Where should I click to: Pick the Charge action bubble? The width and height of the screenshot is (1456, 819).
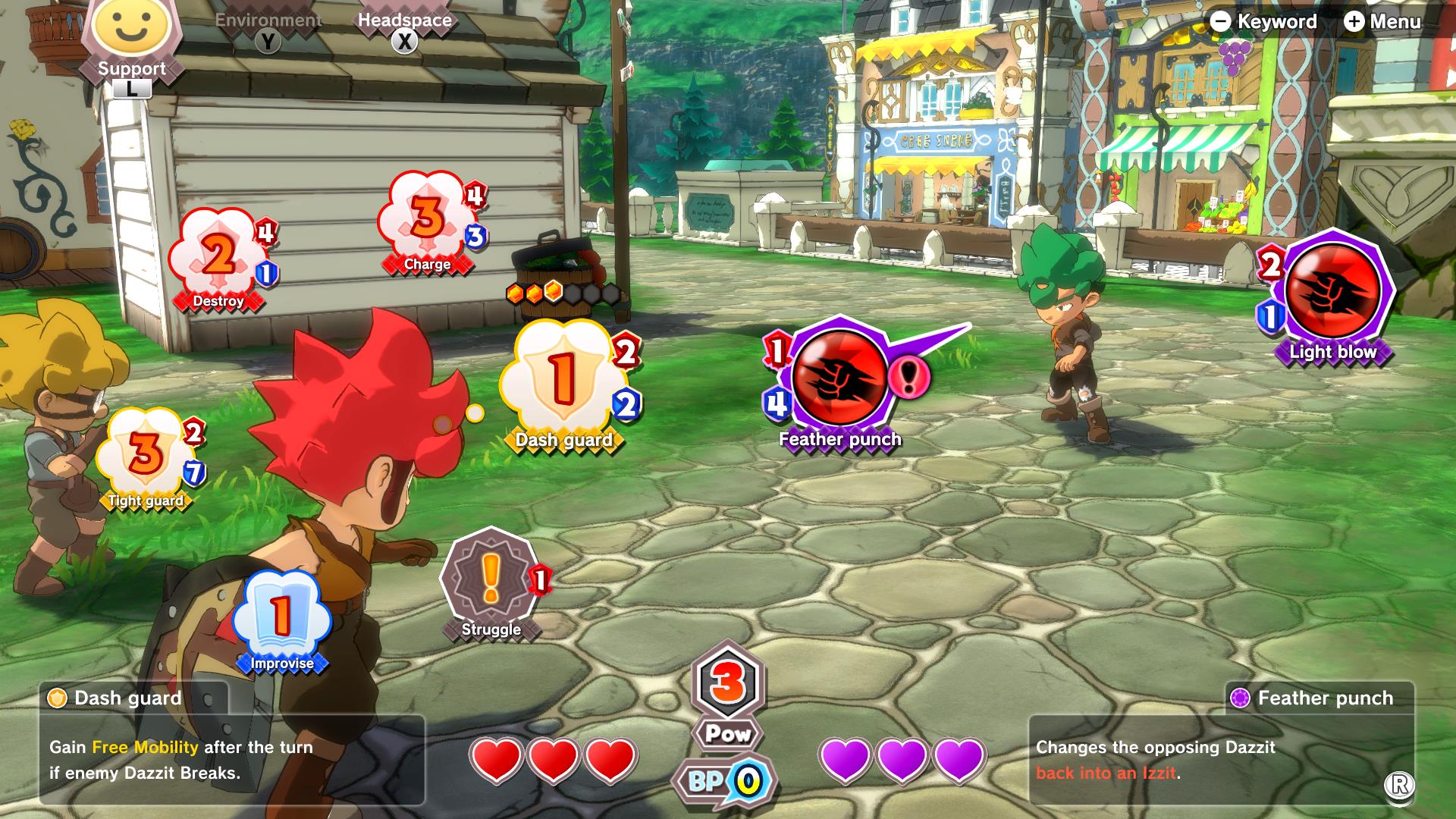427,220
